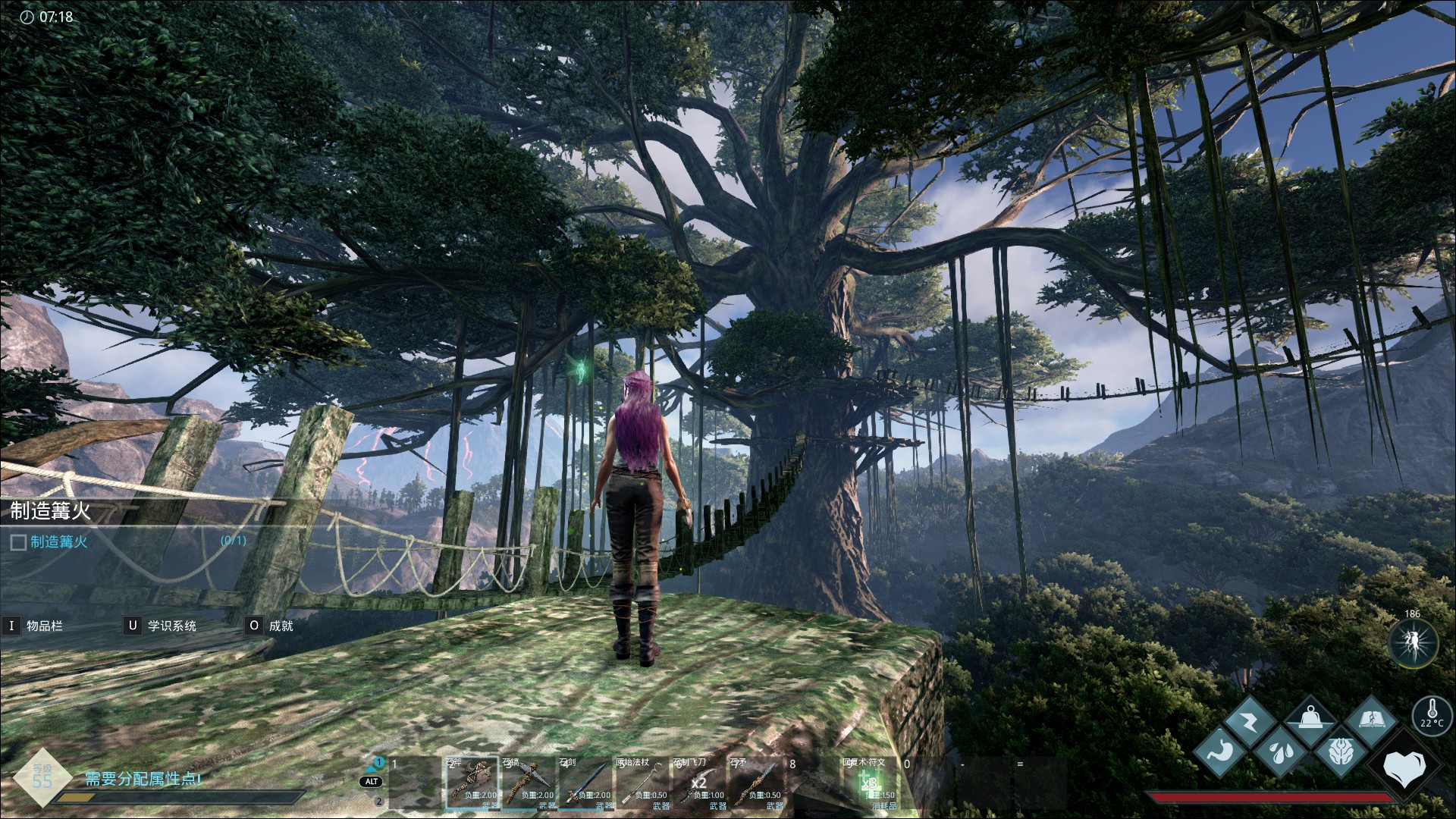Open the attribute points allocation notice
This screenshot has width=1456, height=819.
point(143,779)
